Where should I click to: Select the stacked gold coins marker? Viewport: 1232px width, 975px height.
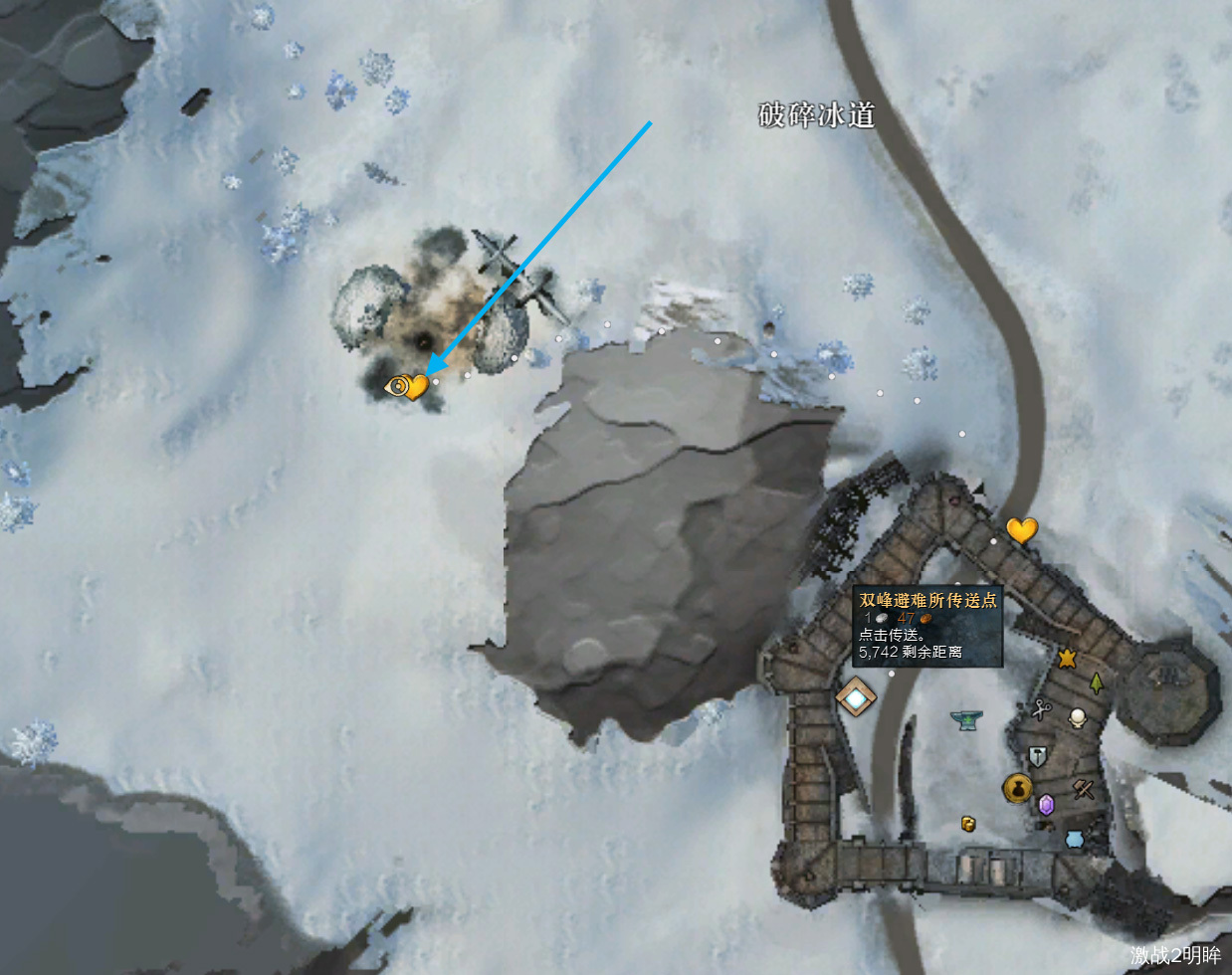click(966, 823)
